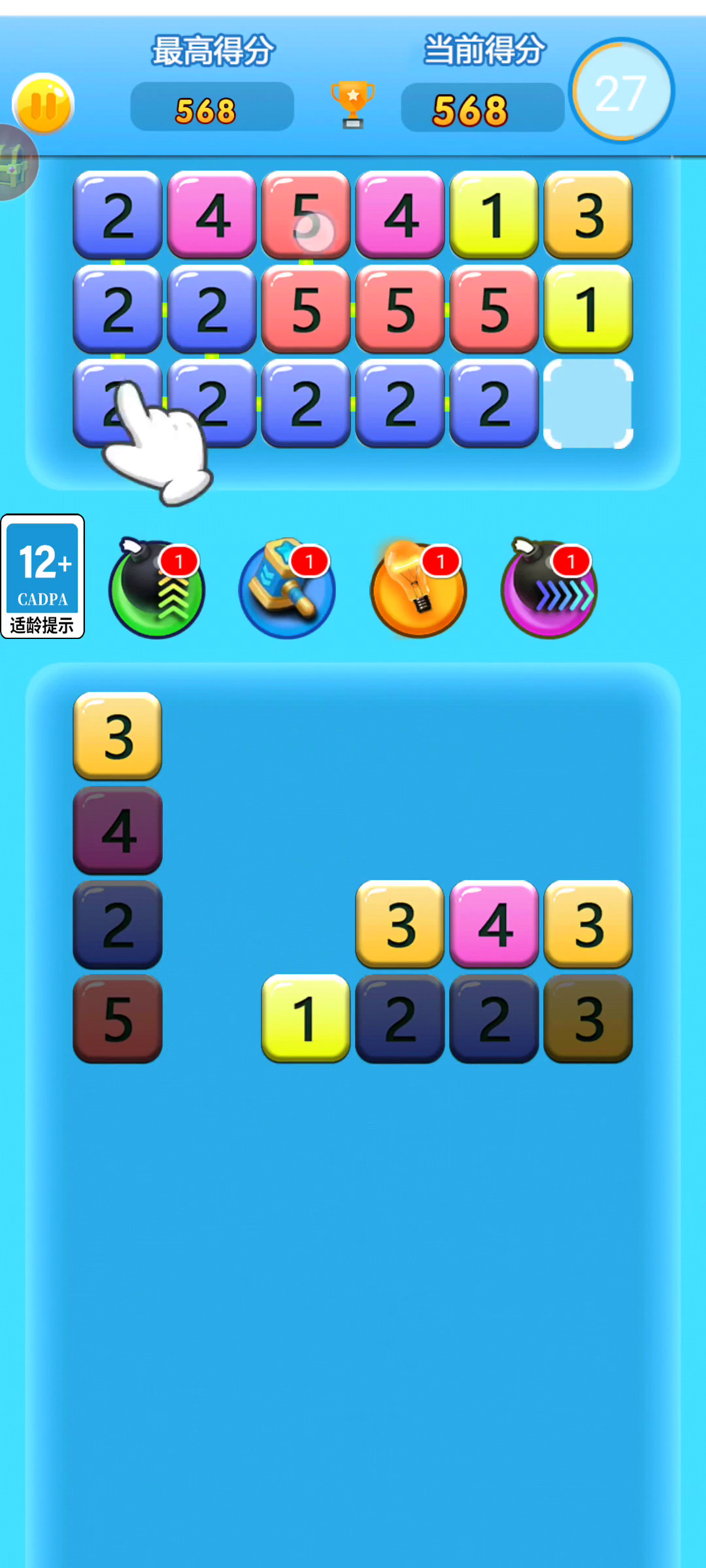This screenshot has height=1568, width=706.
Task: Use the hammer power-up
Action: tap(287, 589)
